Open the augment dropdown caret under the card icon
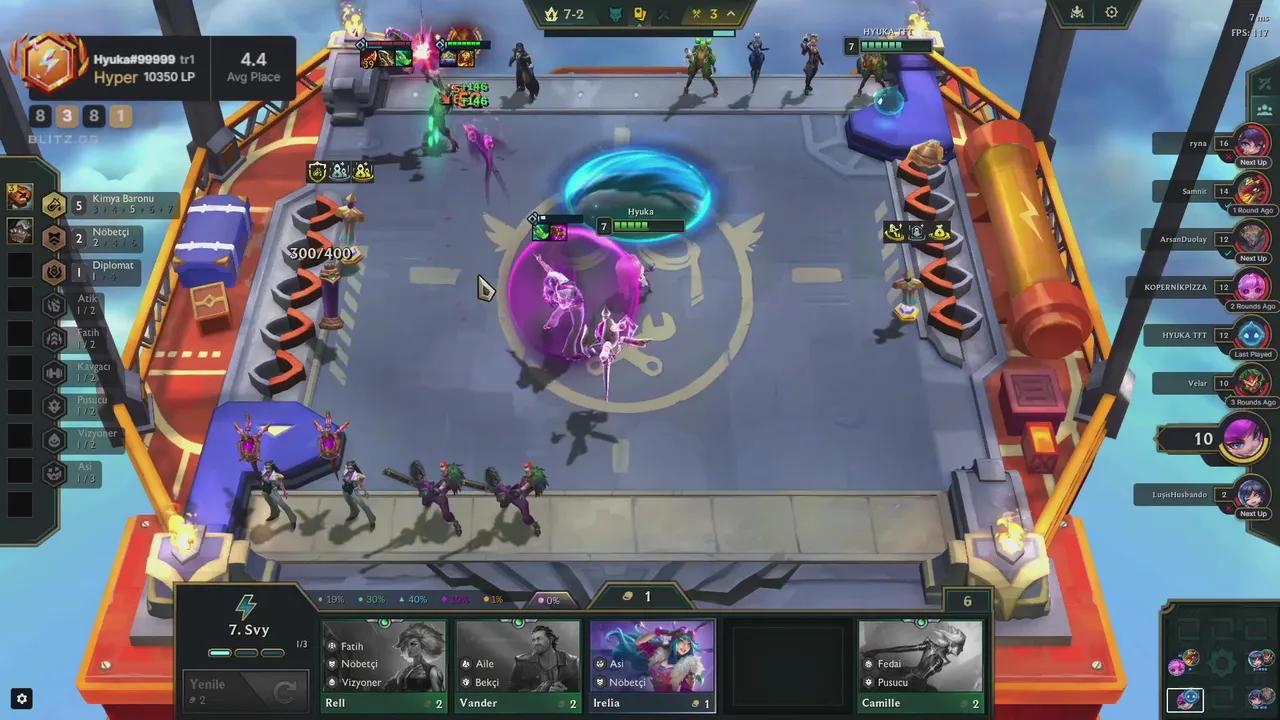The height and width of the screenshot is (720, 1280). pyautogui.click(x=640, y=24)
